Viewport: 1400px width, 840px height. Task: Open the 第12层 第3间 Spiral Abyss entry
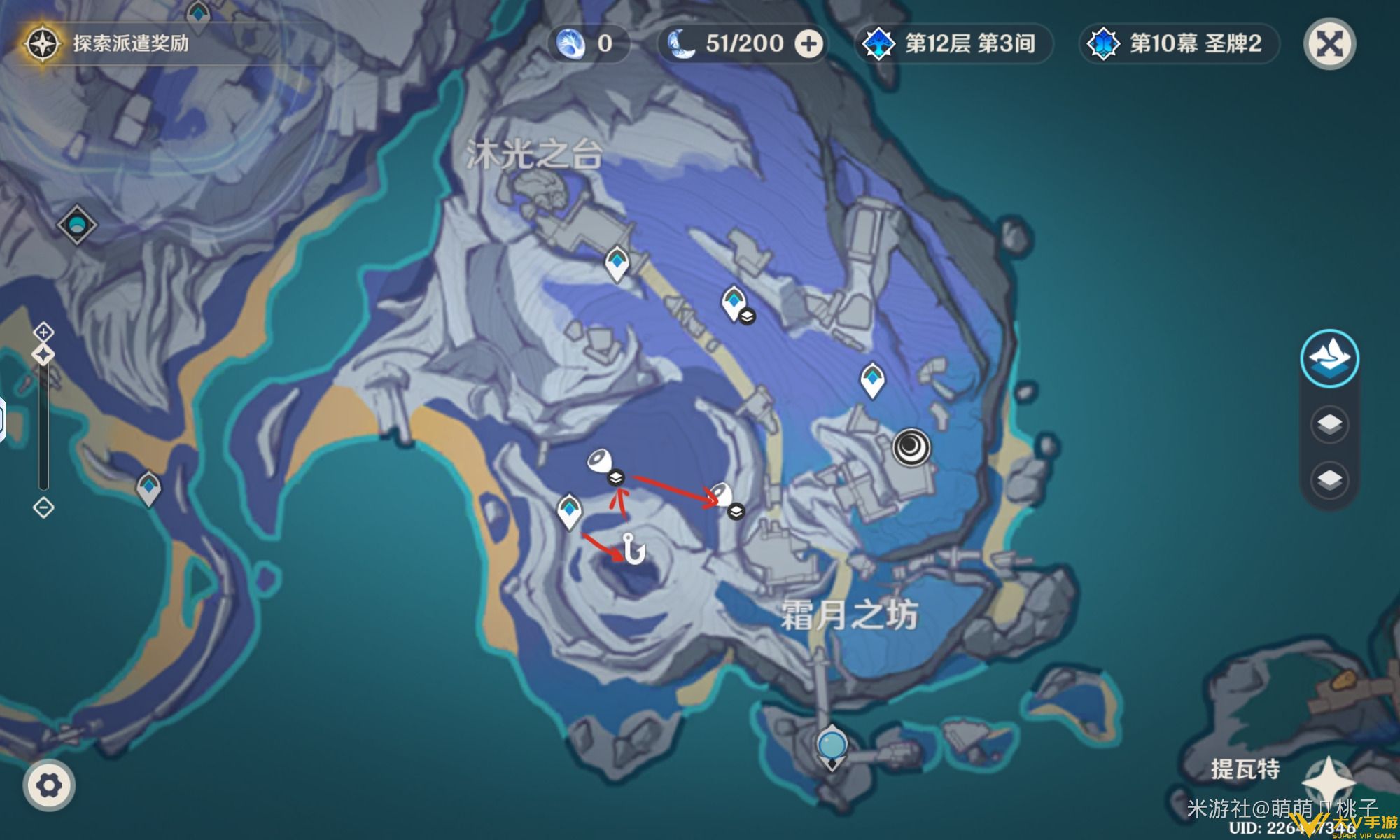coord(953,44)
